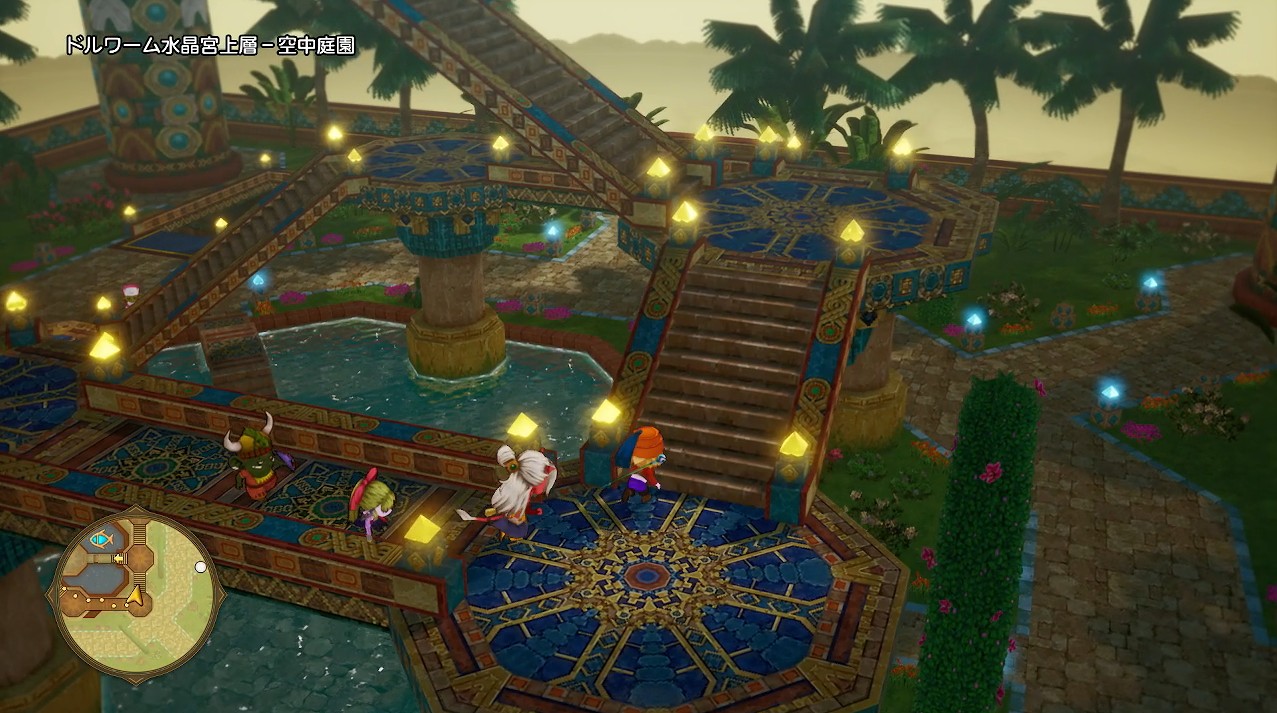The height and width of the screenshot is (713, 1277).
Task: Click the blue fish marker on the minimap
Action: (x=101, y=540)
